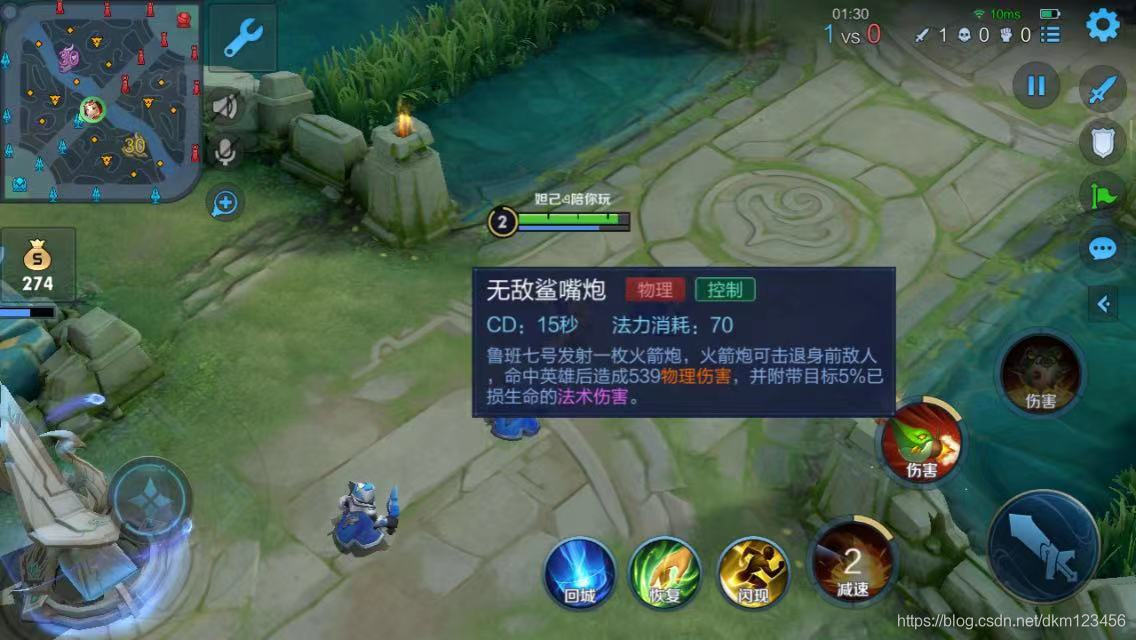Send the shield defend signal
Viewport: 1136px width, 640px height.
tap(1102, 143)
